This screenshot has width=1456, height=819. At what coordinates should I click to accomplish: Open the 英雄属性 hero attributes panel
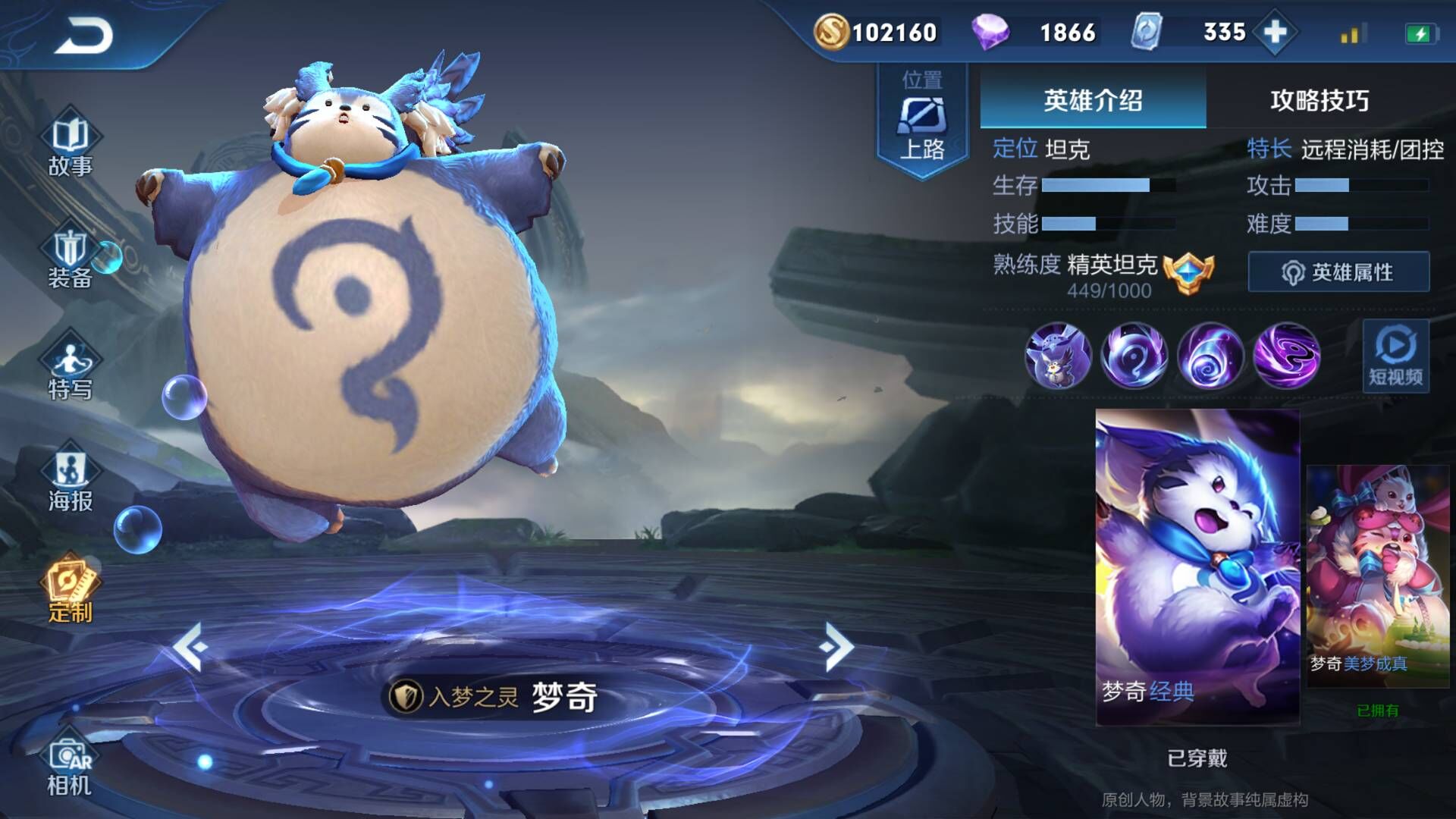point(1338,272)
